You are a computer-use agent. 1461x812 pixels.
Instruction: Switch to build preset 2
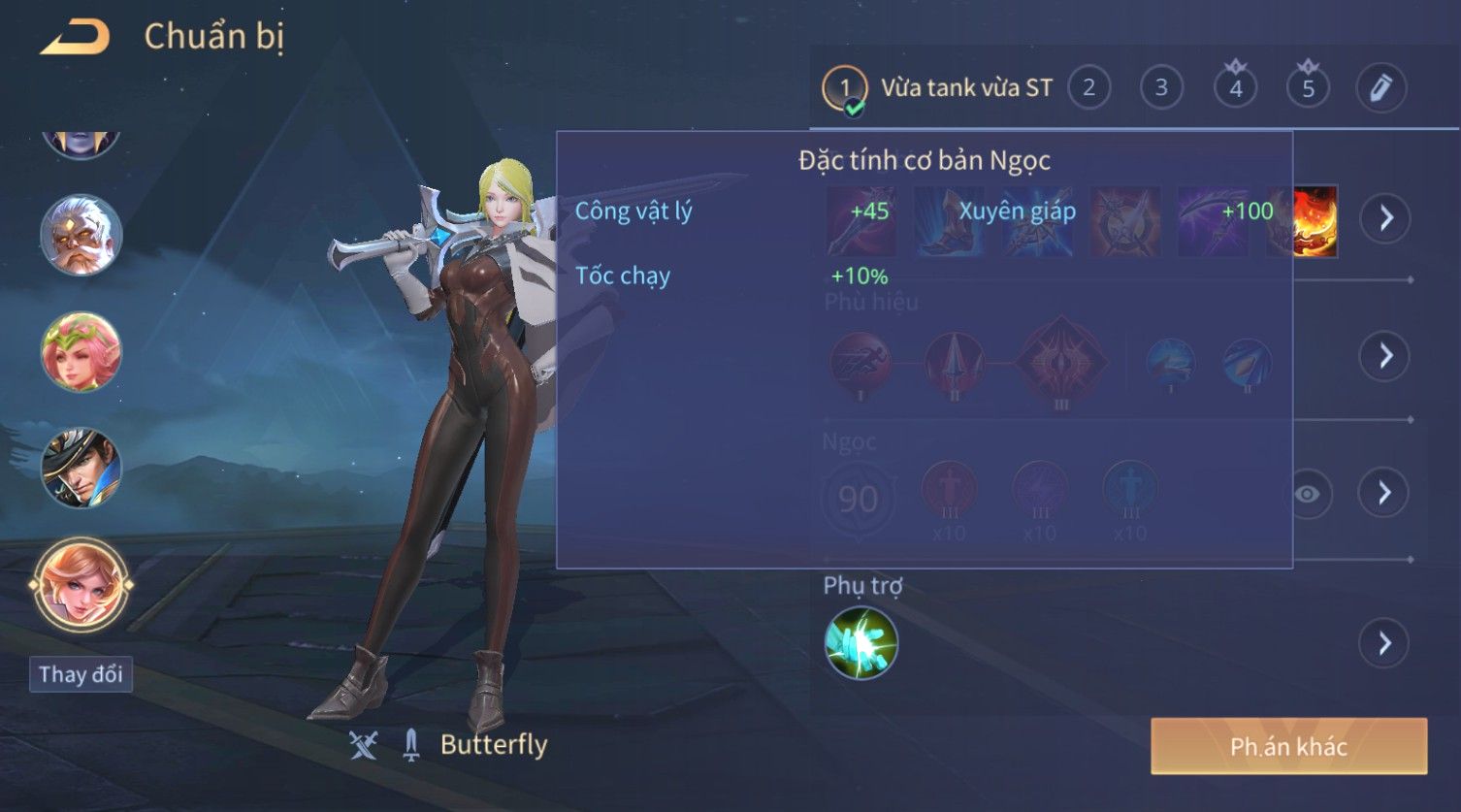tap(1088, 88)
